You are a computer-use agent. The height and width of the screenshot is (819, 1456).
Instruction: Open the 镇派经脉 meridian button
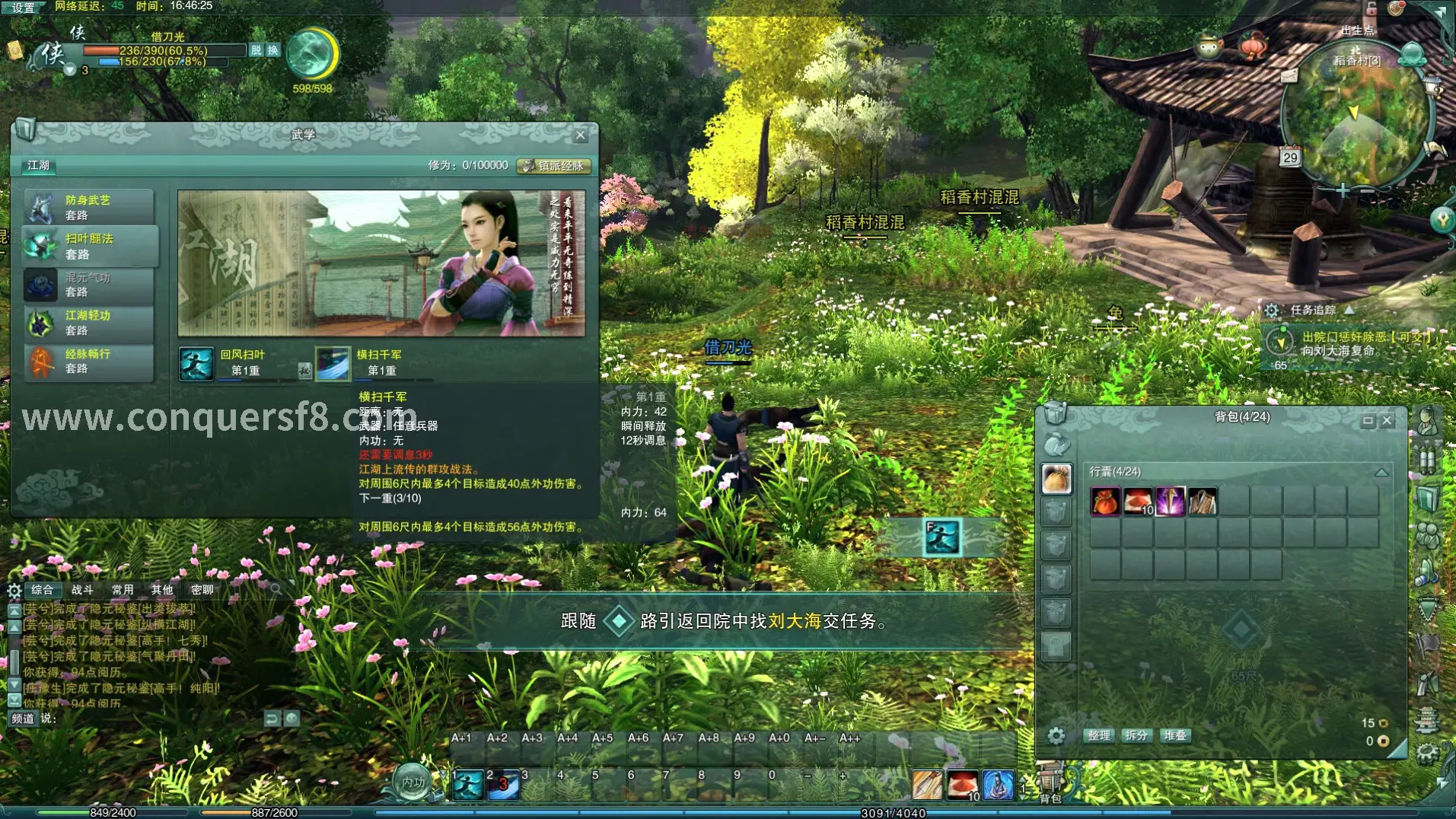554,166
